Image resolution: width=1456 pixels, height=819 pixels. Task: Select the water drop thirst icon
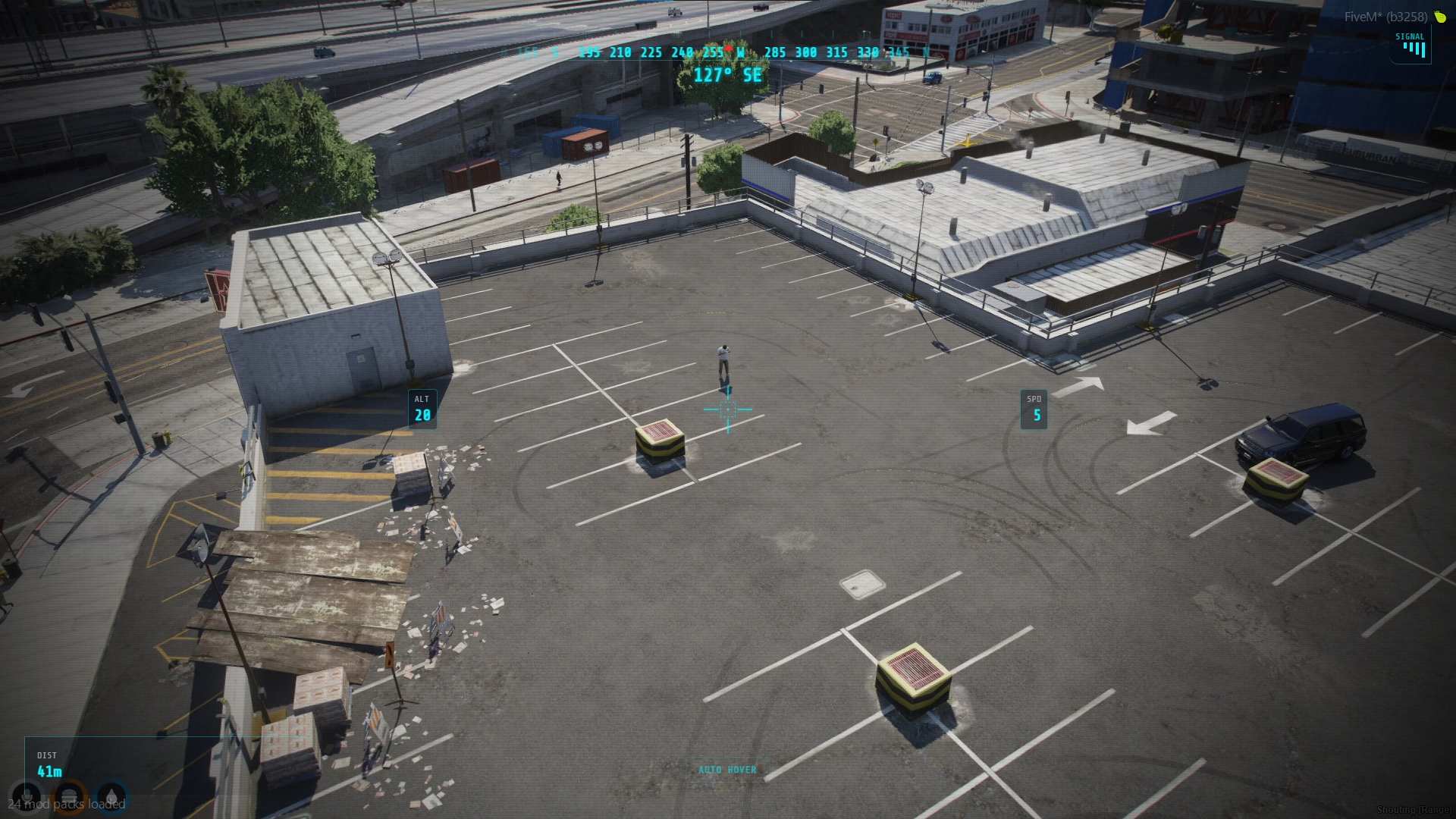click(x=111, y=797)
